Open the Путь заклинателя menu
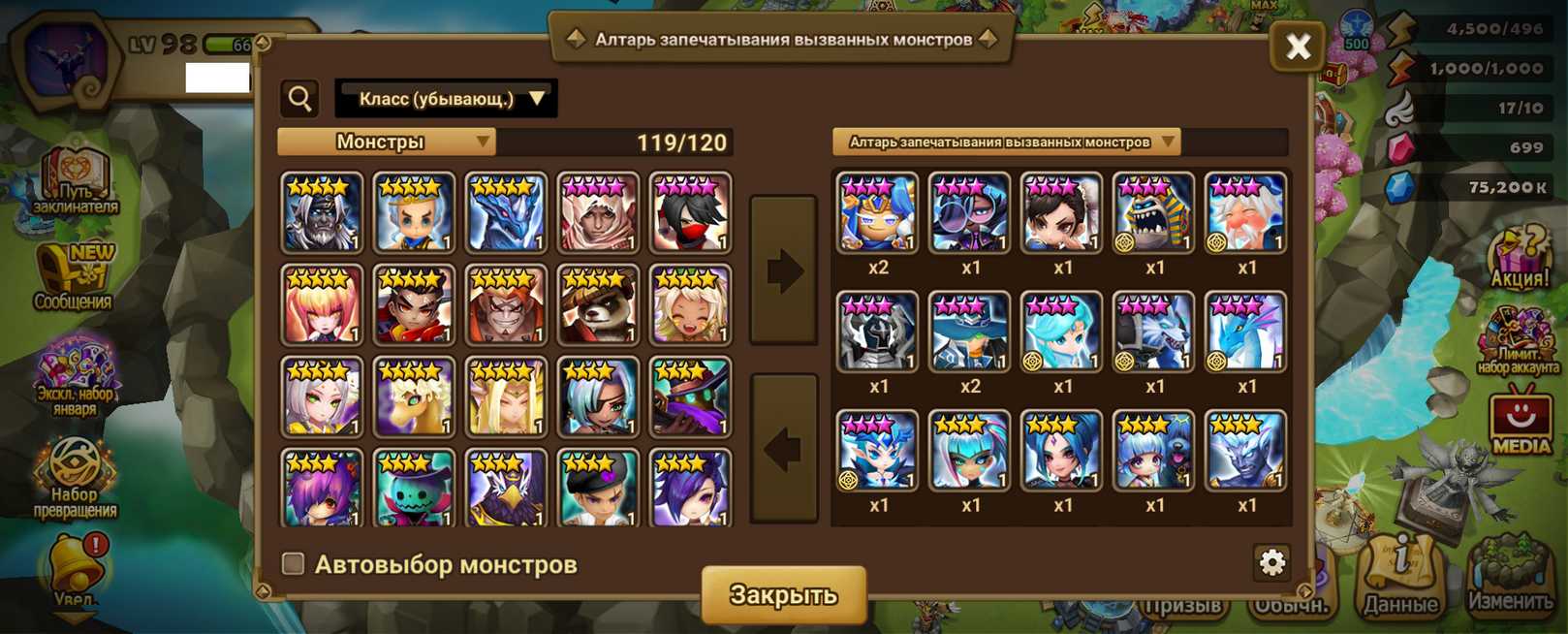Screen dimensions: 1568x634 point(76,182)
